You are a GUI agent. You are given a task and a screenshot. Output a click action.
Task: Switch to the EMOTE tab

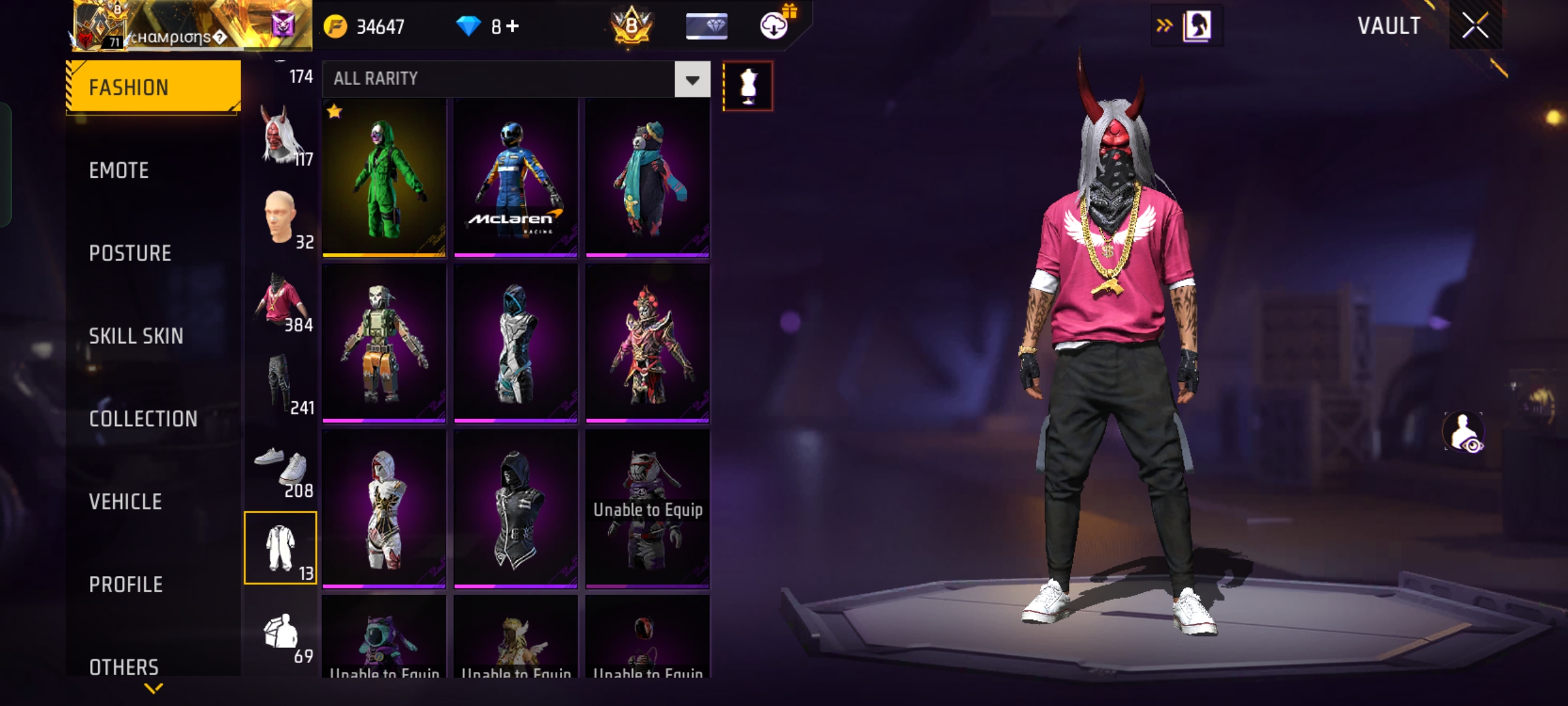(x=119, y=170)
